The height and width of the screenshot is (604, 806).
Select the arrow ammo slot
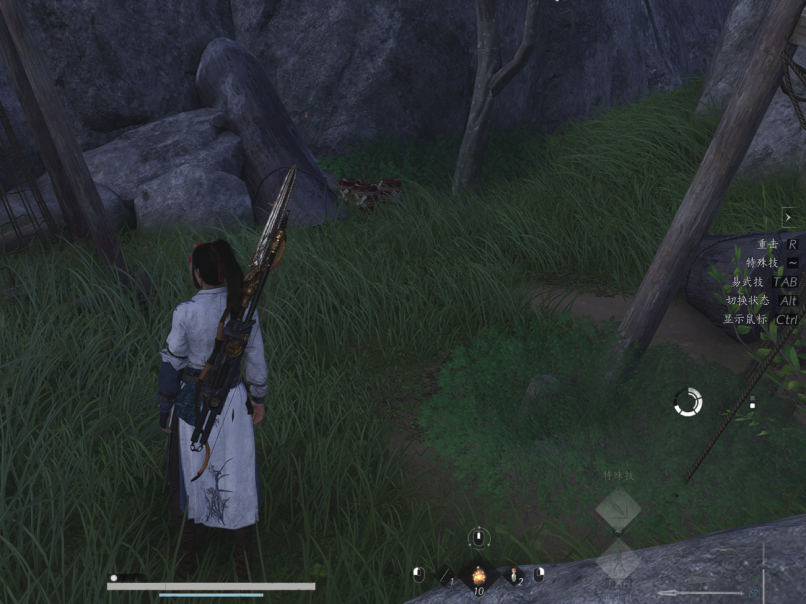point(447,575)
